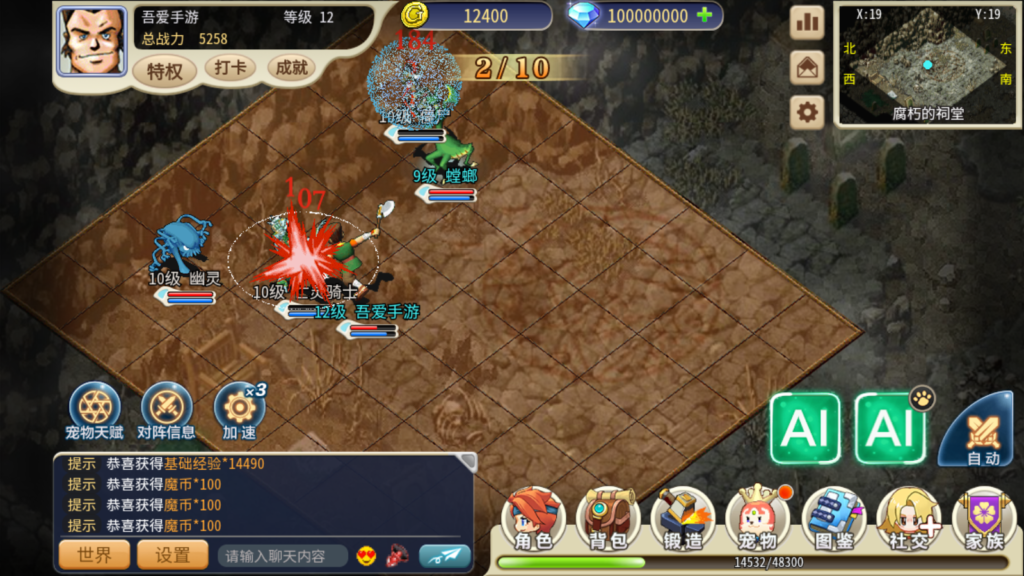This screenshot has height=576, width=1024.
Task: Open the 角色 character screen
Action: pos(532,520)
